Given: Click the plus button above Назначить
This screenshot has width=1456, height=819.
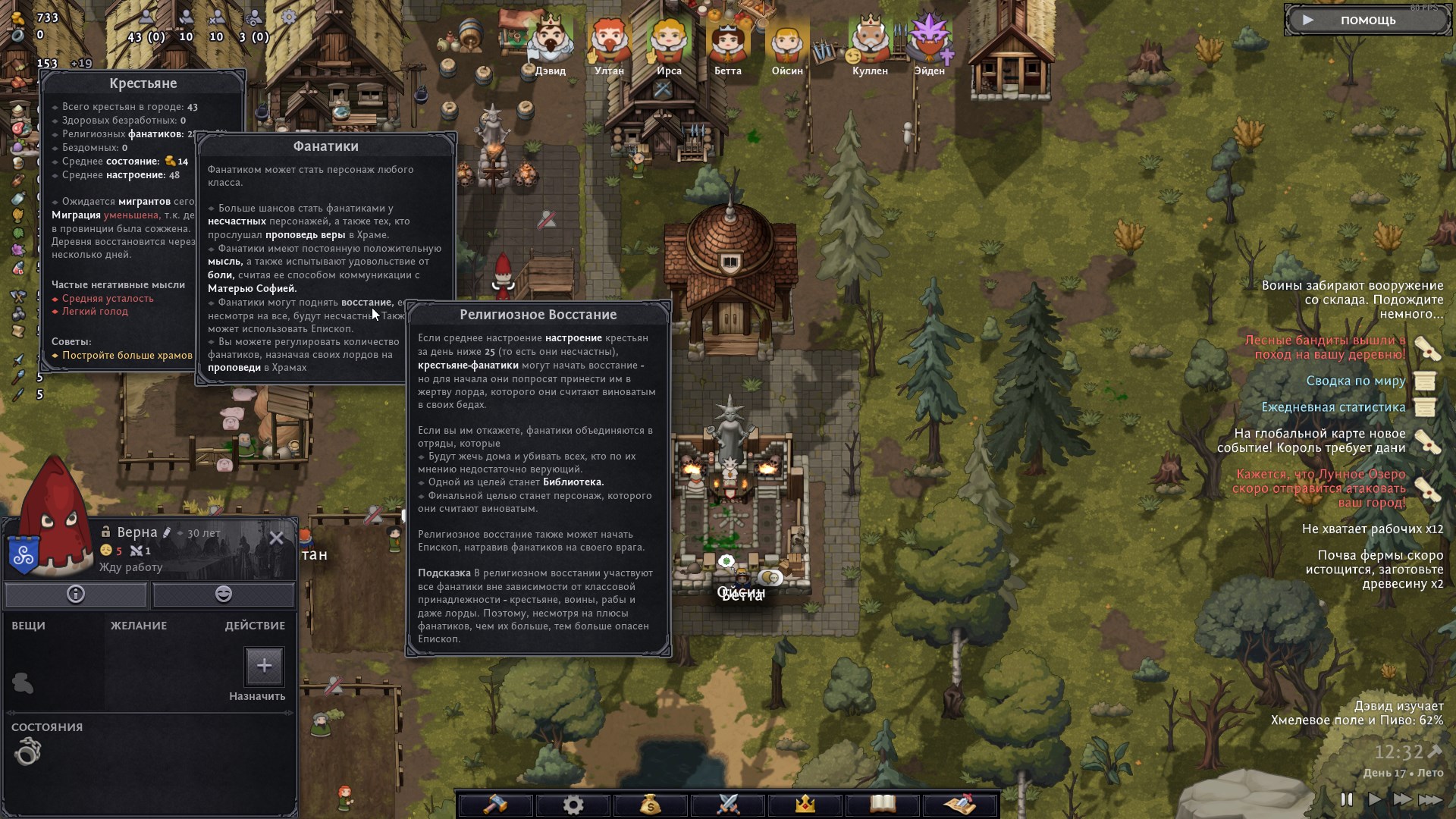Looking at the screenshot, I should [264, 666].
